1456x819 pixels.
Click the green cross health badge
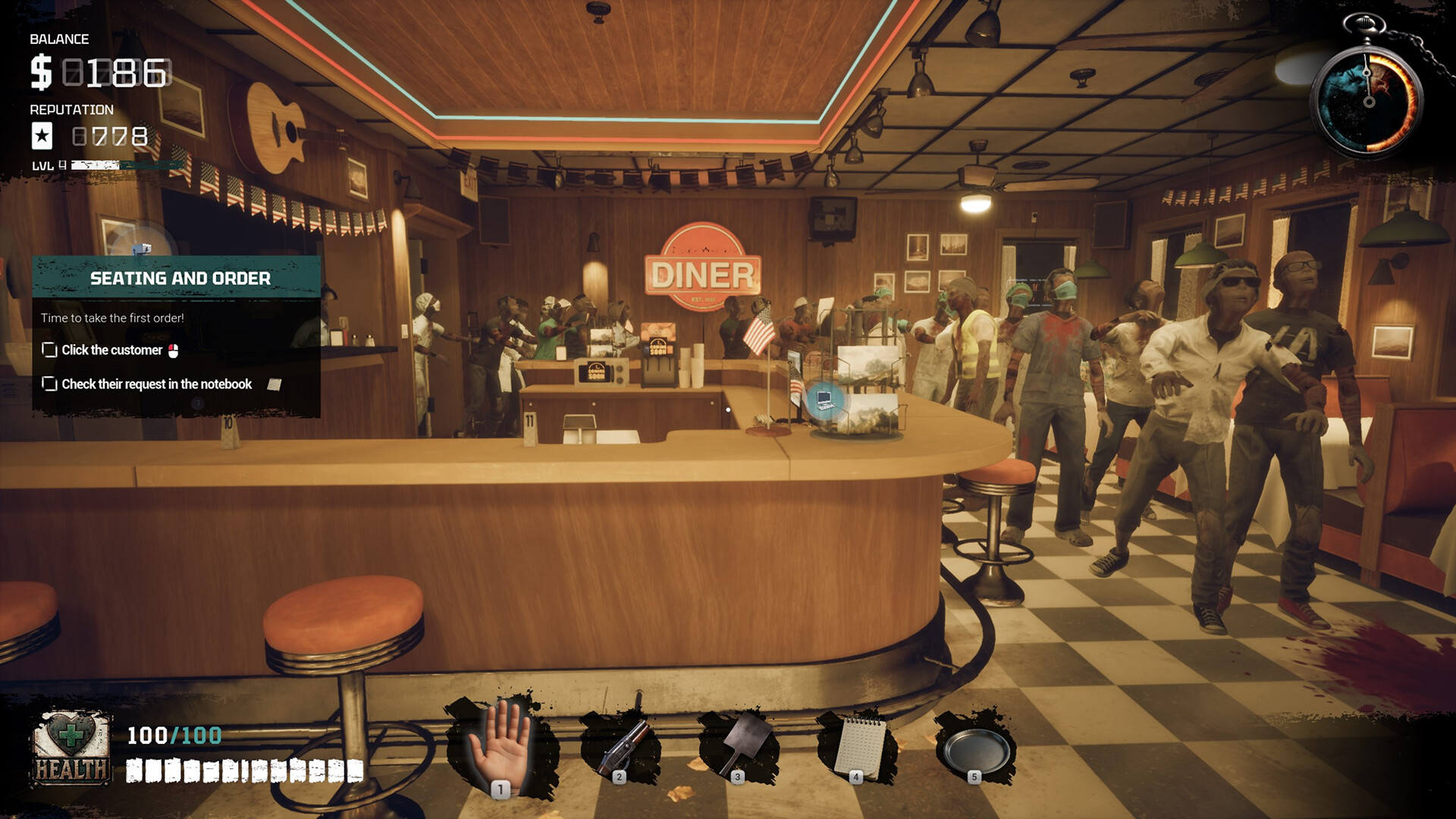tap(71, 736)
